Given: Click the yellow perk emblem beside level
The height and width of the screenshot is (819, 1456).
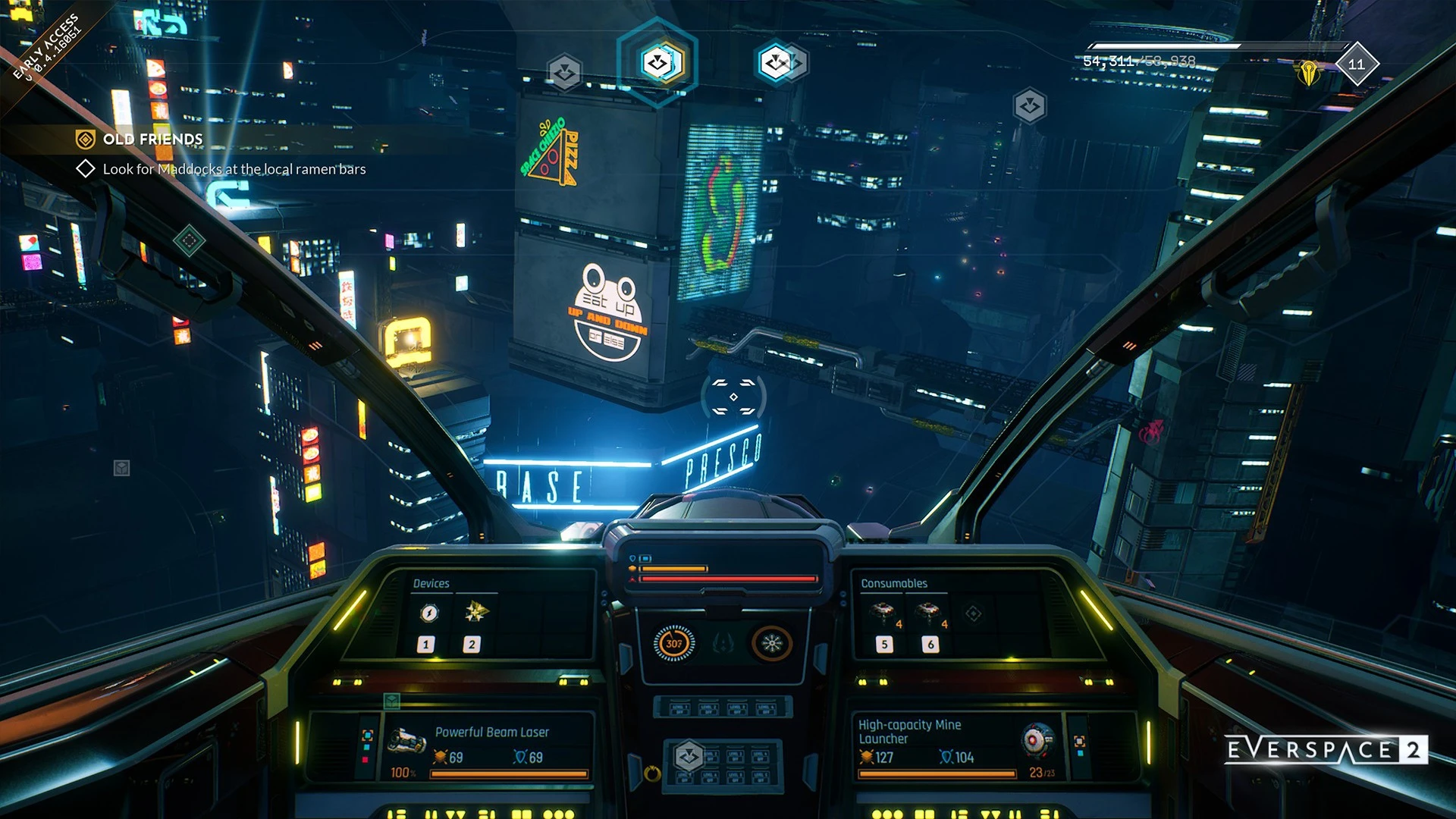Looking at the screenshot, I should coord(1308,73).
